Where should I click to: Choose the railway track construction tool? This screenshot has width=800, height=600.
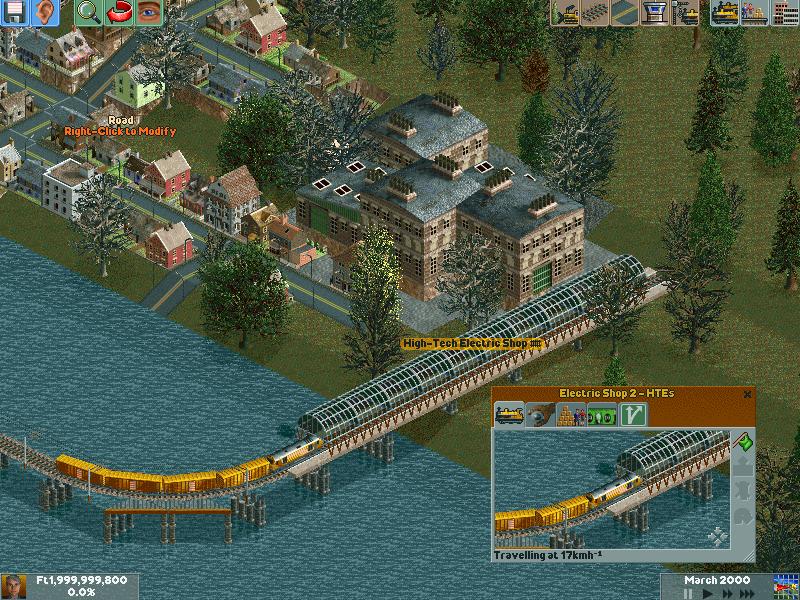point(596,13)
